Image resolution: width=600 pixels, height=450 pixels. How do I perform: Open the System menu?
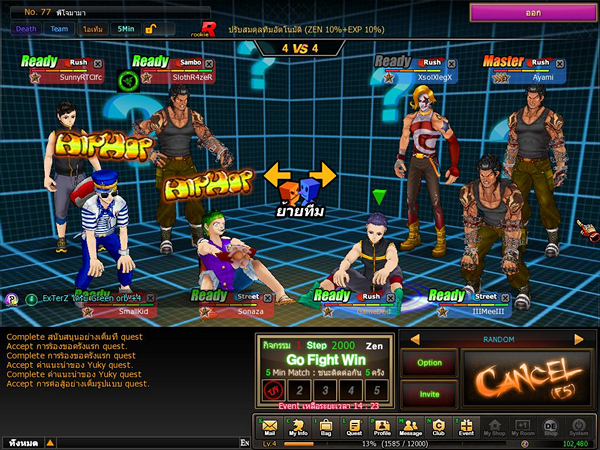pyautogui.click(x=578, y=428)
